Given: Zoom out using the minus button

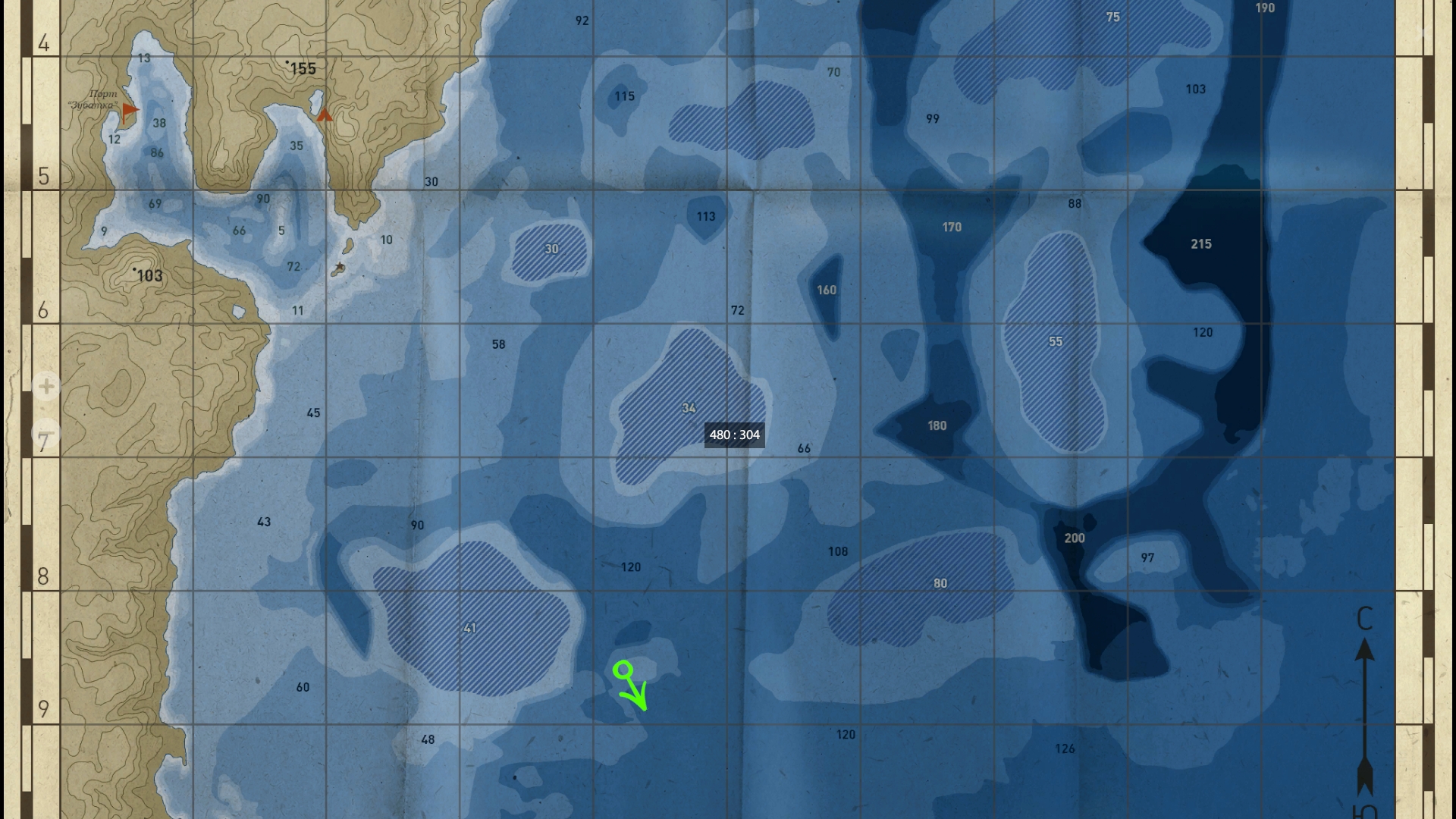Looking at the screenshot, I should click(45, 433).
